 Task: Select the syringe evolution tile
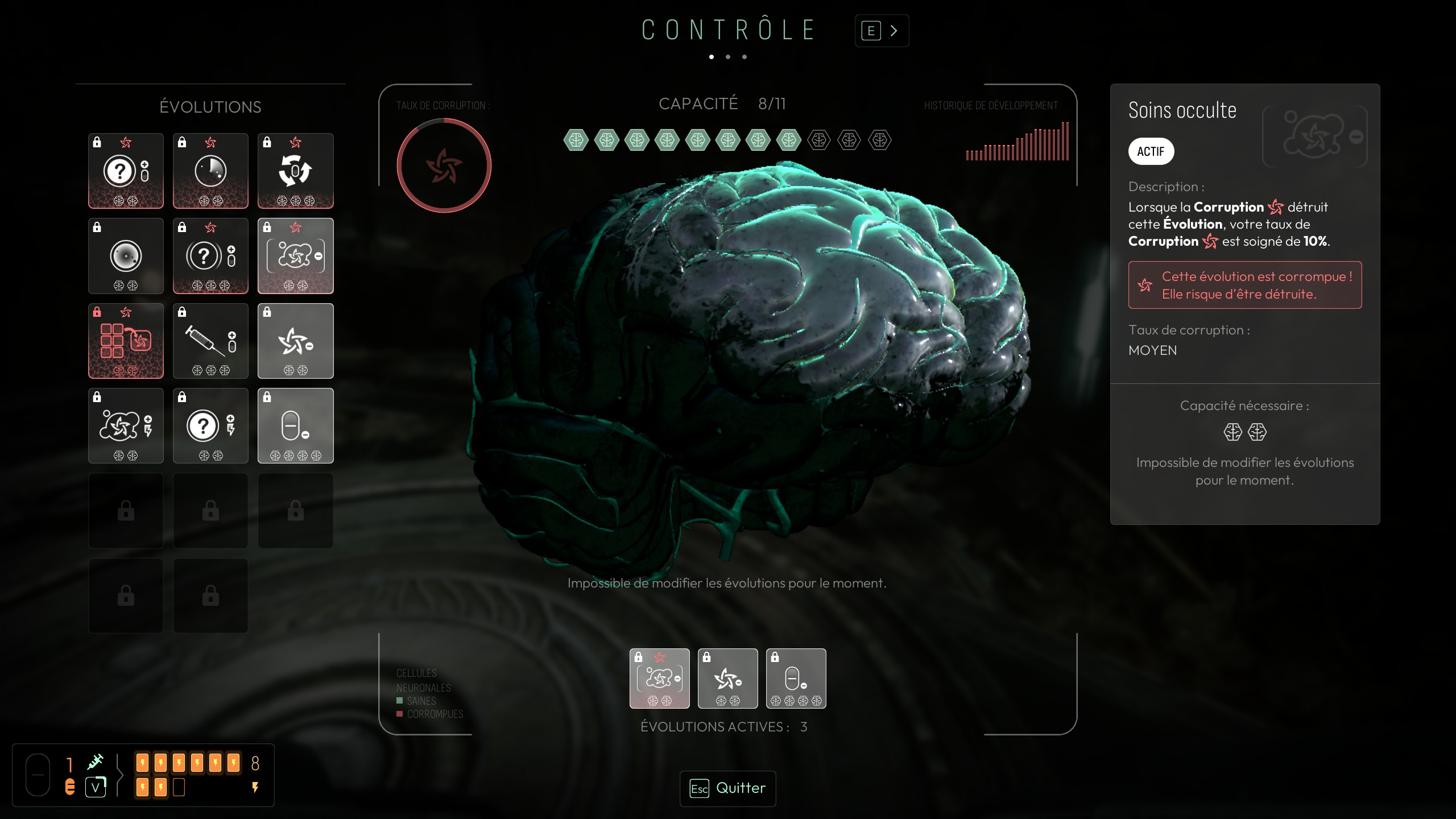[210, 341]
